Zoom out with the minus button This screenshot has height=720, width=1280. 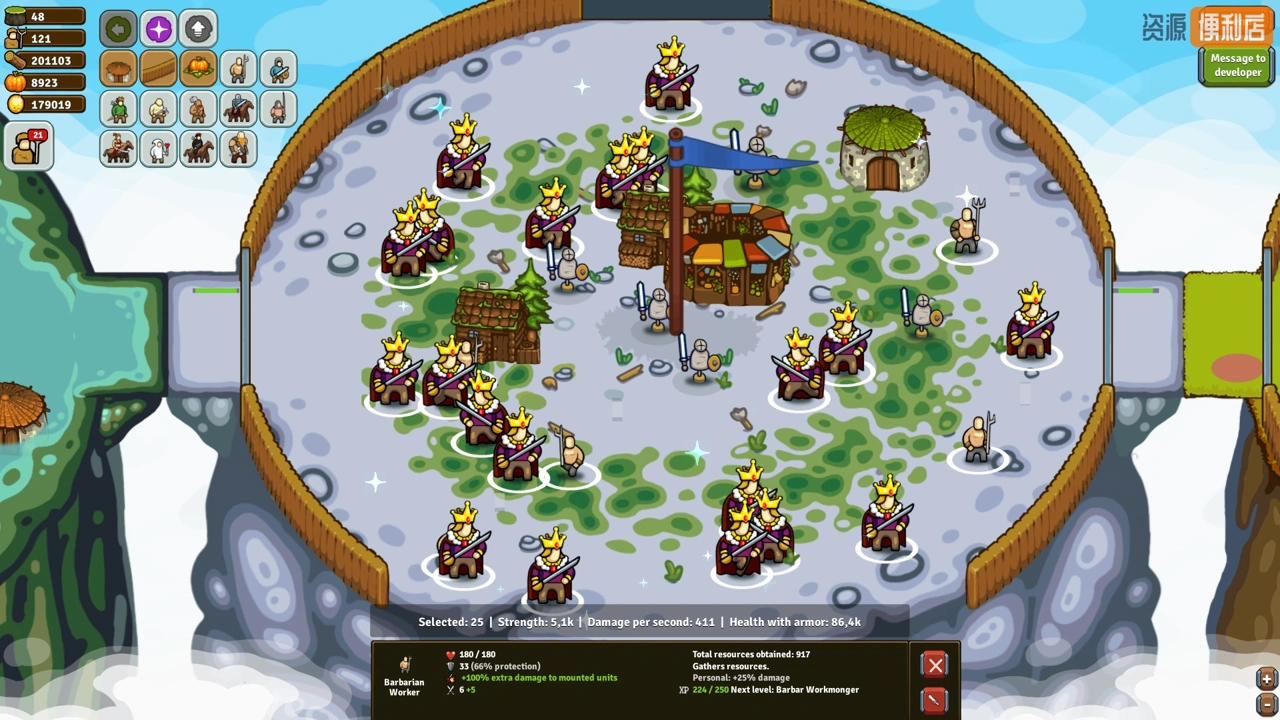pyautogui.click(x=1266, y=703)
